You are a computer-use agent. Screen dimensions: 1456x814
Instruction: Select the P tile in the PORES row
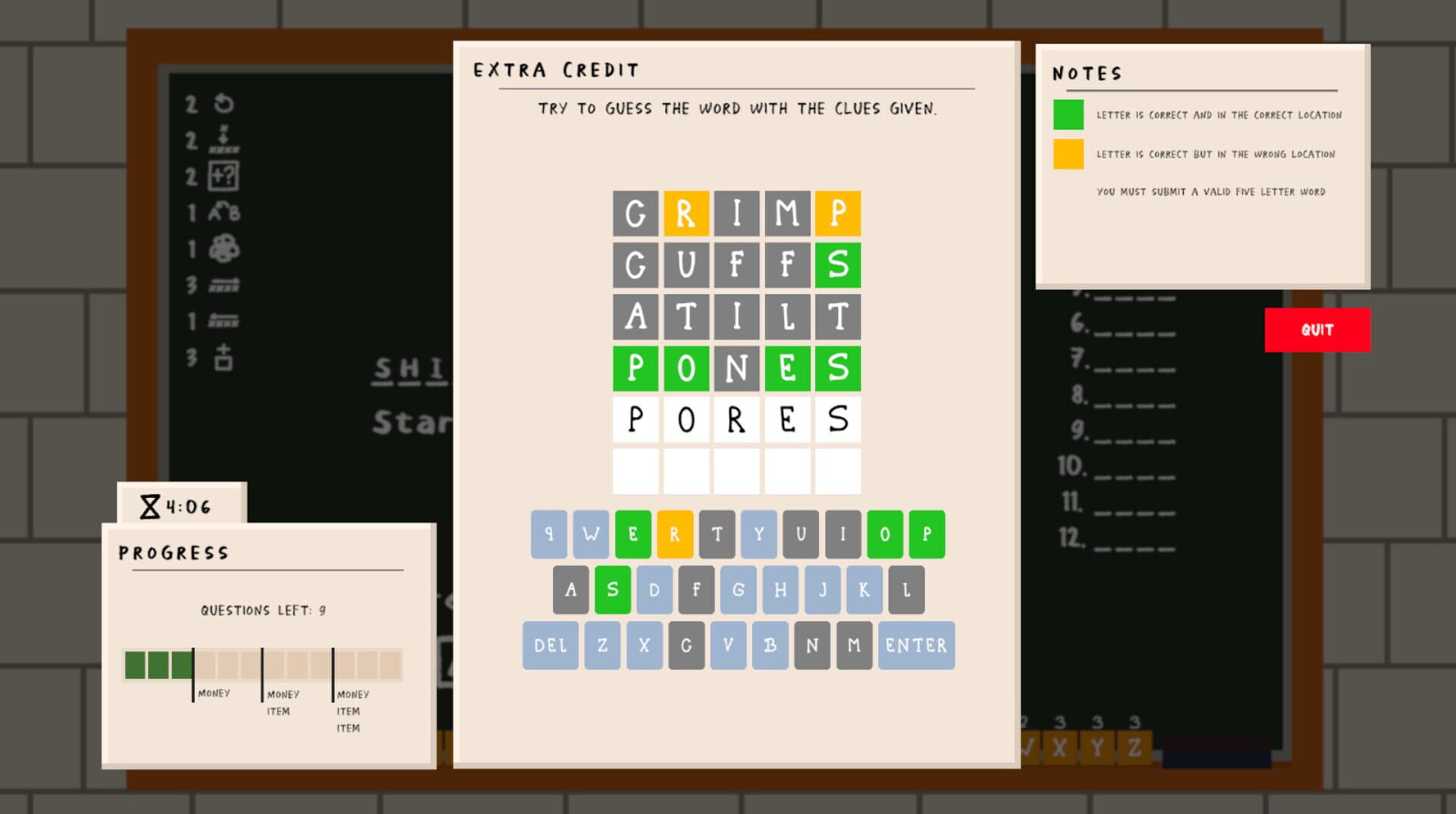pos(635,420)
